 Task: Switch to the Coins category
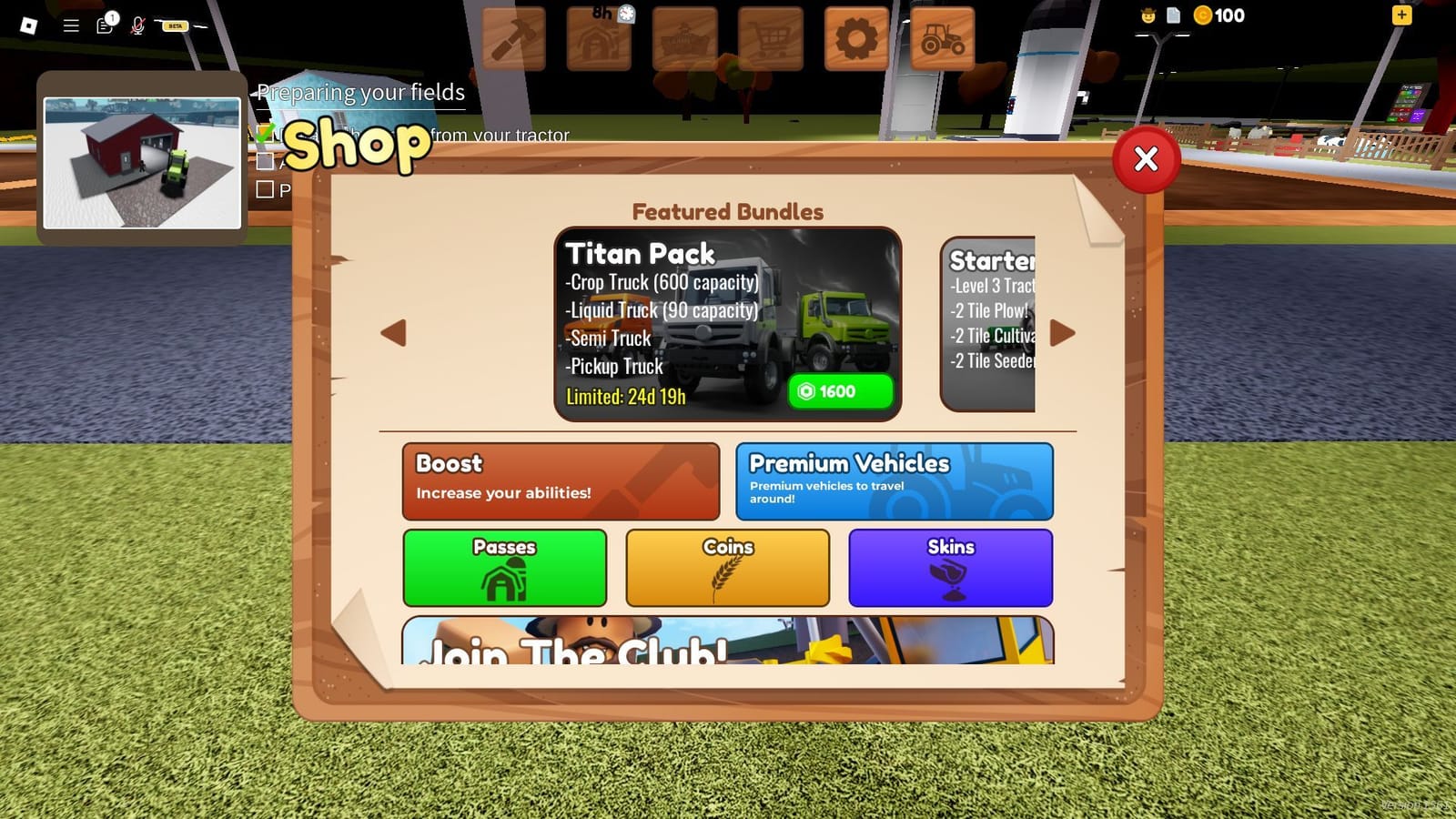(x=727, y=567)
